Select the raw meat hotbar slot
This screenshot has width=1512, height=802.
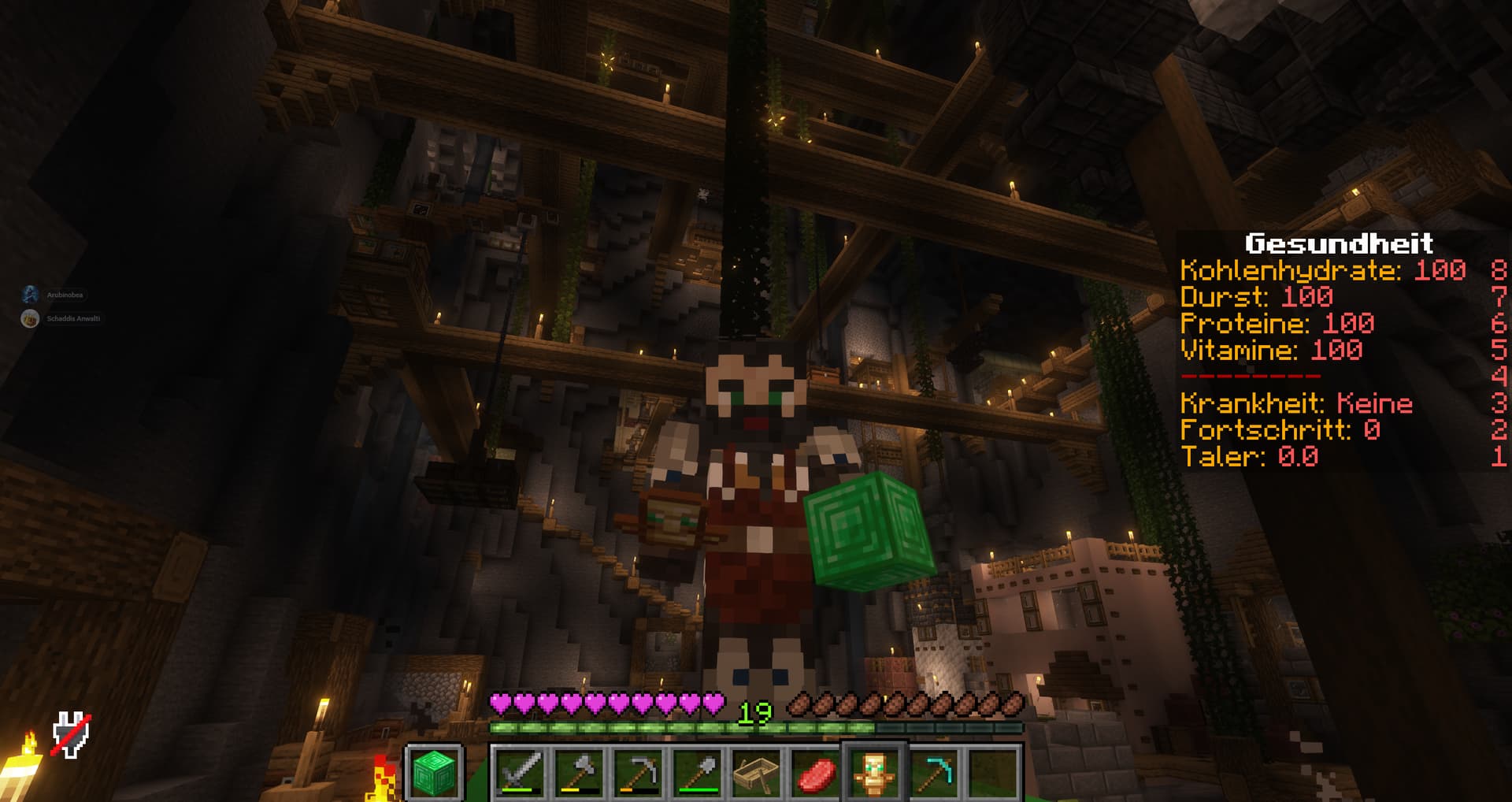click(x=816, y=772)
